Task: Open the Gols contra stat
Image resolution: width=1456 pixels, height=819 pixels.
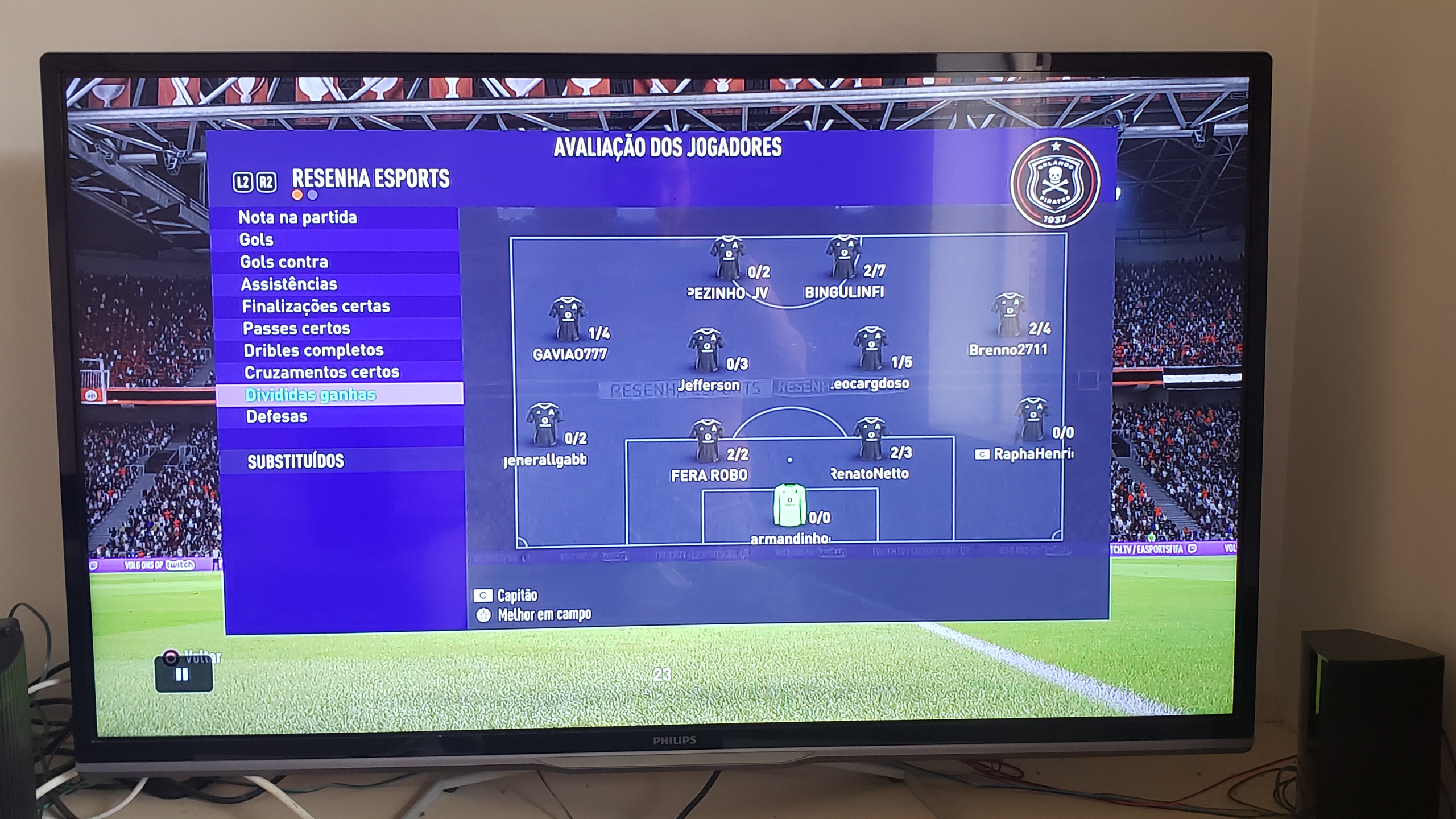Action: [x=284, y=262]
